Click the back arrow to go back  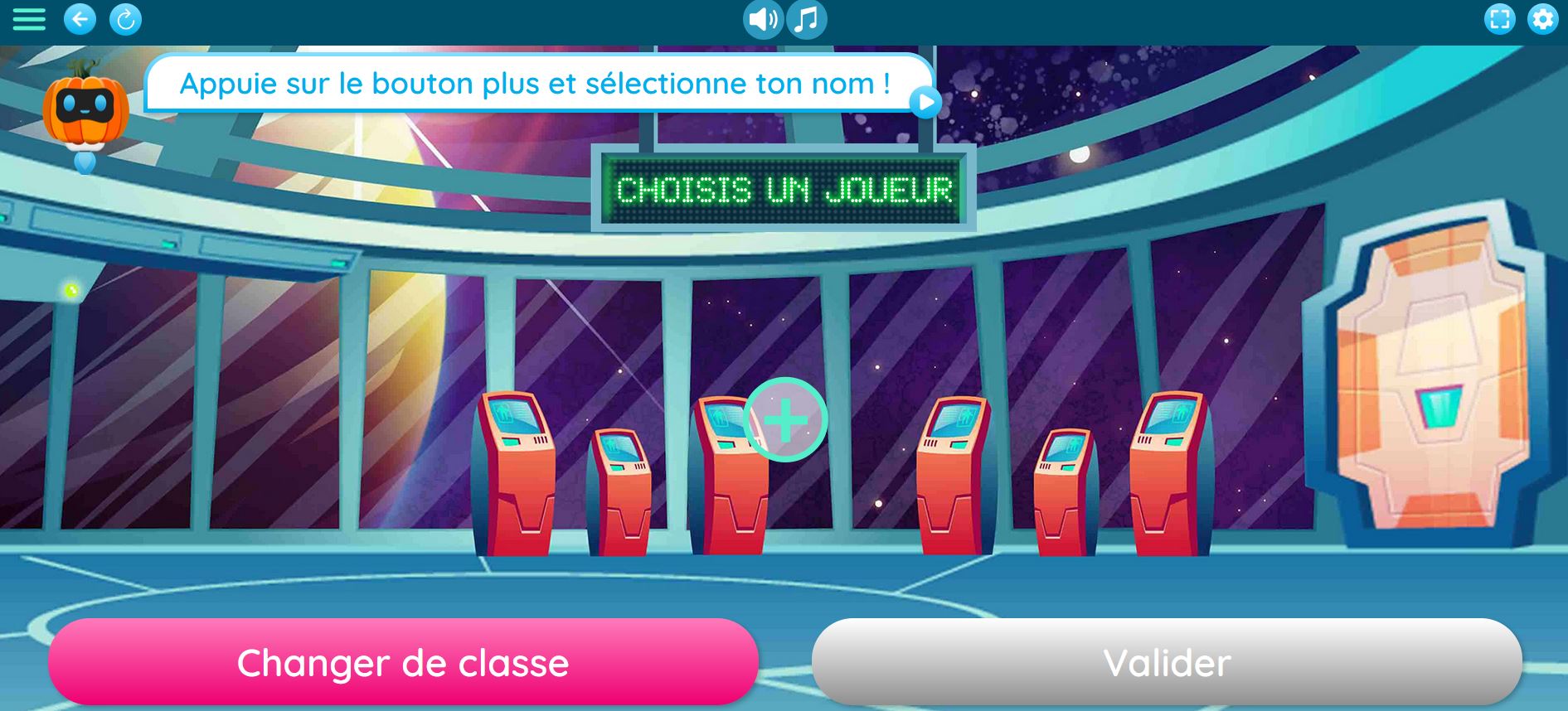(x=80, y=18)
